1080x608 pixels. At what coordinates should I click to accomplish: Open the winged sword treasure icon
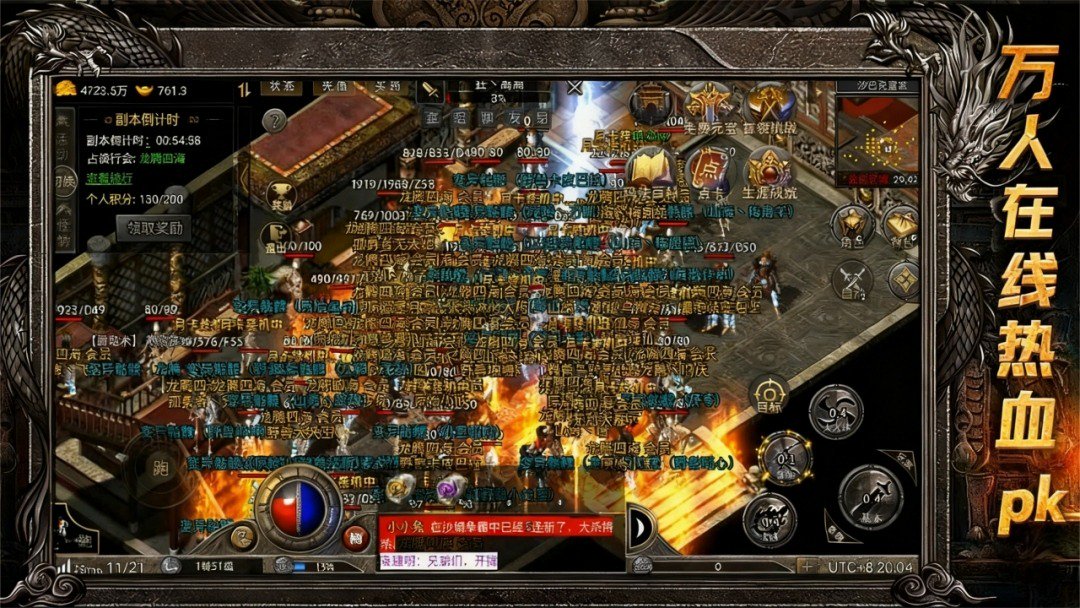(709, 104)
